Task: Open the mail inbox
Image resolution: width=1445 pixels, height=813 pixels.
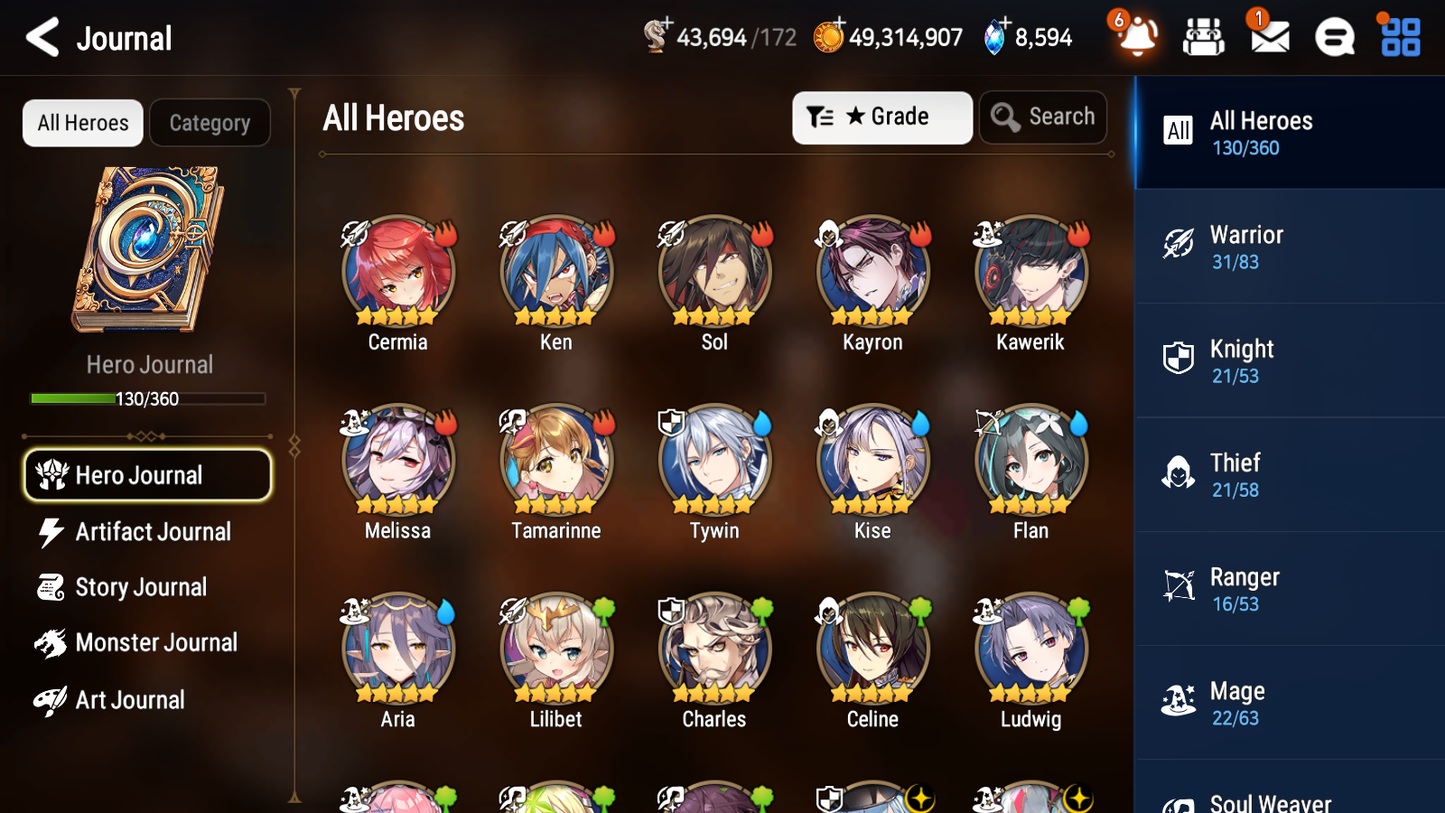Action: pyautogui.click(x=1268, y=37)
